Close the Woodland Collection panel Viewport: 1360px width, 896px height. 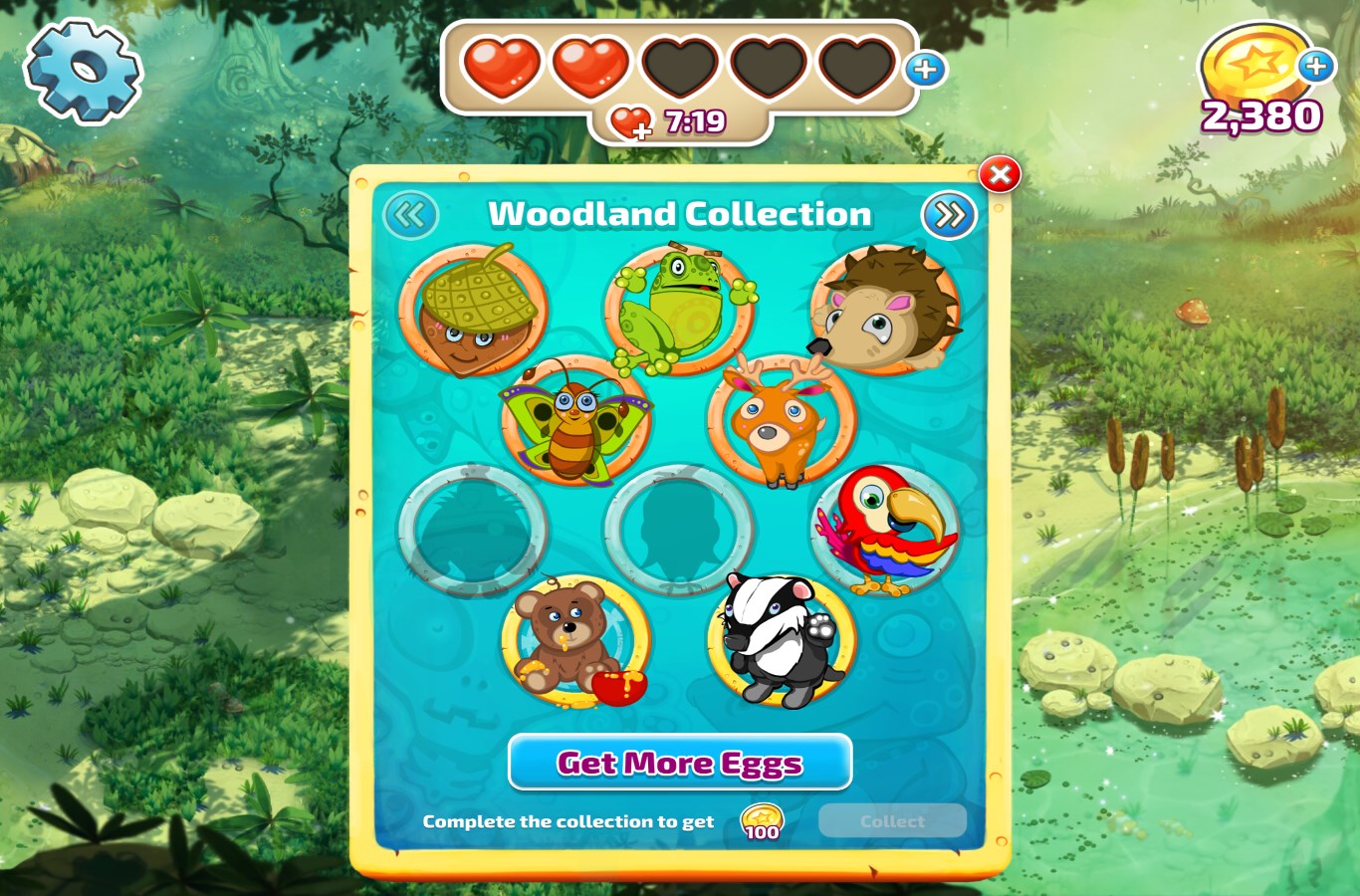click(1000, 175)
